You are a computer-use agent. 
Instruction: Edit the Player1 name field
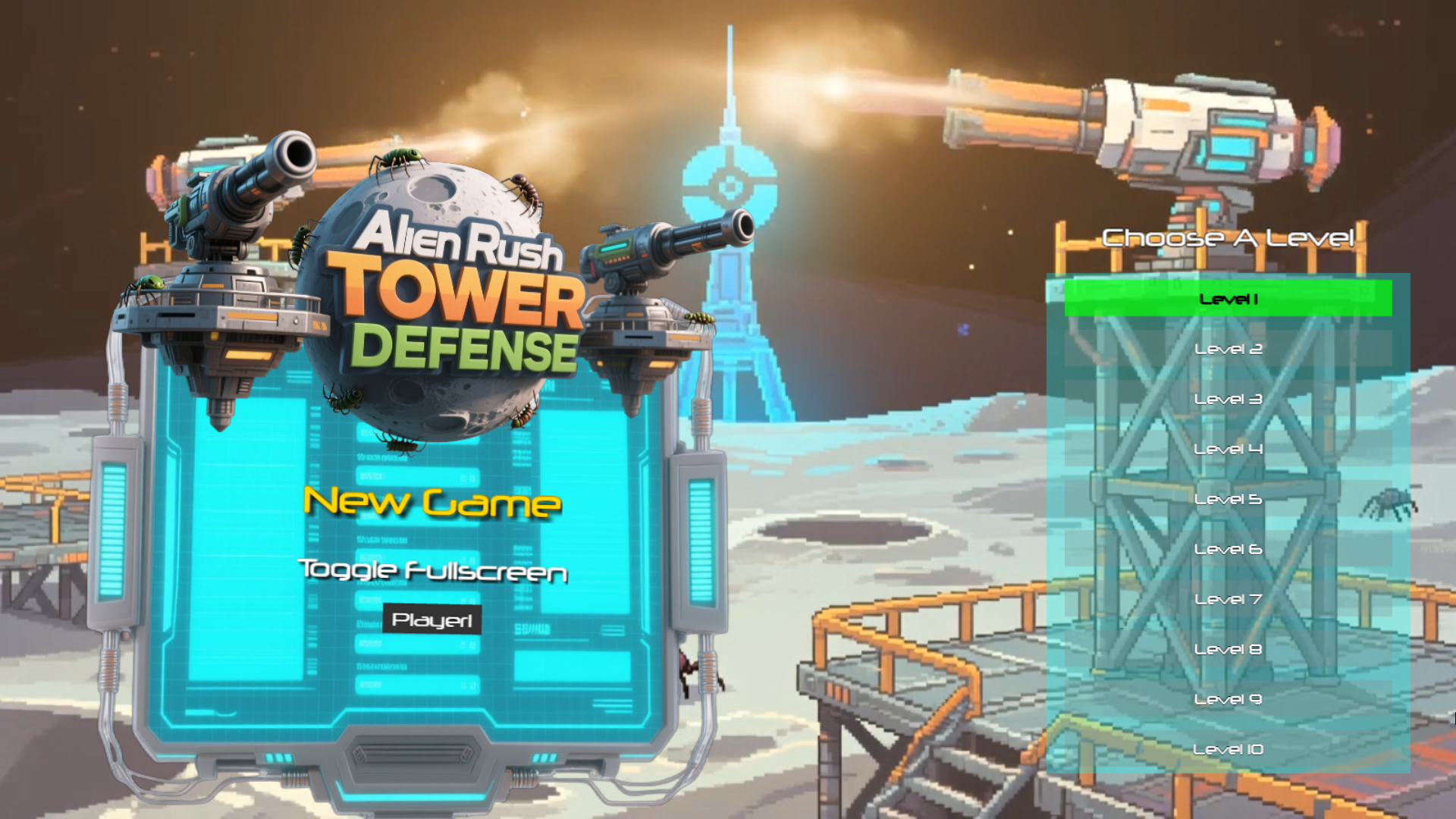pos(431,620)
